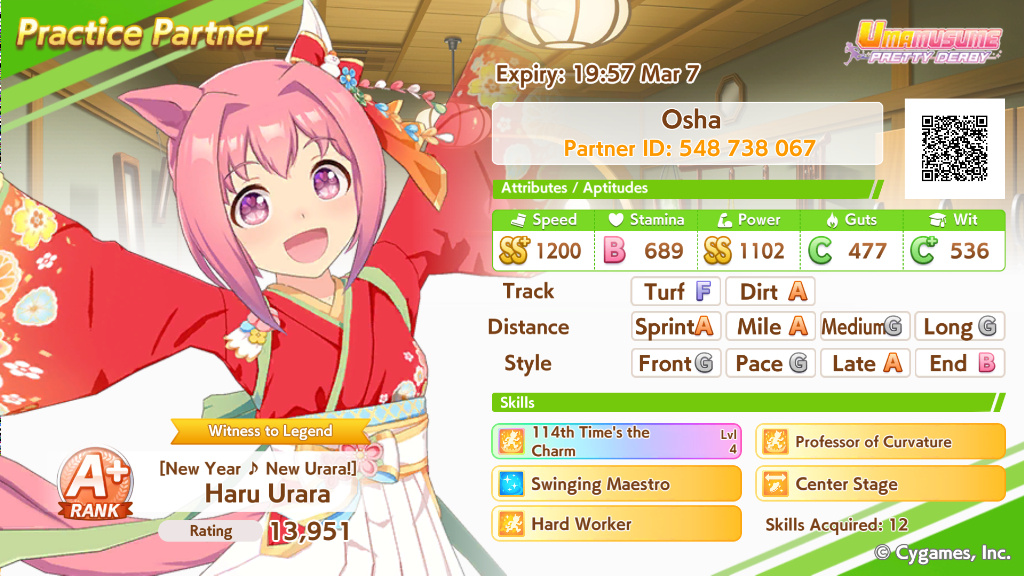Screen dimensions: 1024x576
Task: Choose the Sprint distance aptitude
Action: click(x=676, y=327)
